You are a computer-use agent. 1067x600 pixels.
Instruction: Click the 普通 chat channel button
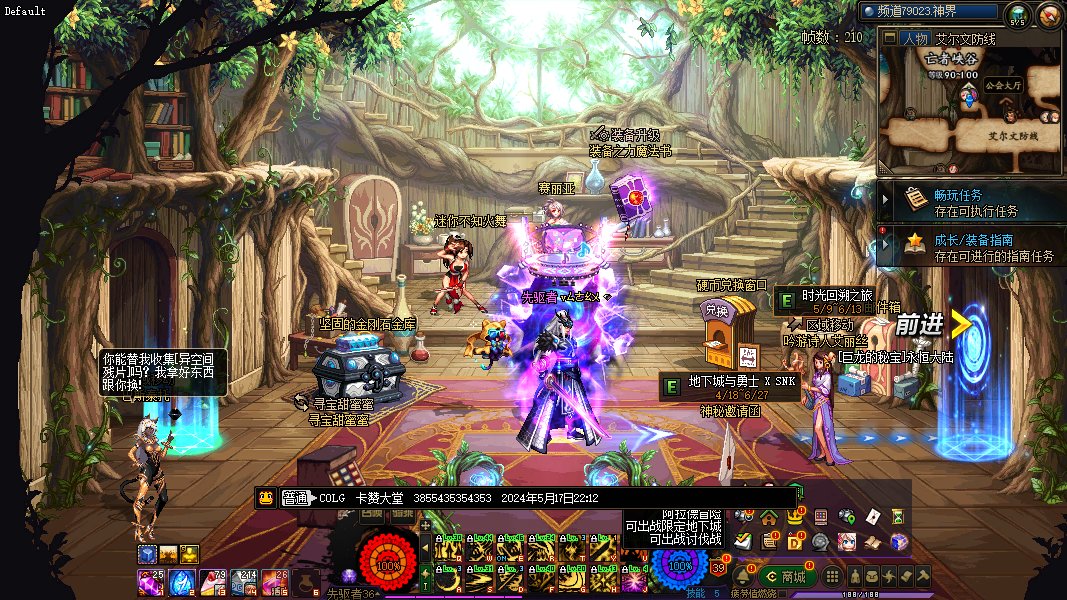click(x=294, y=498)
